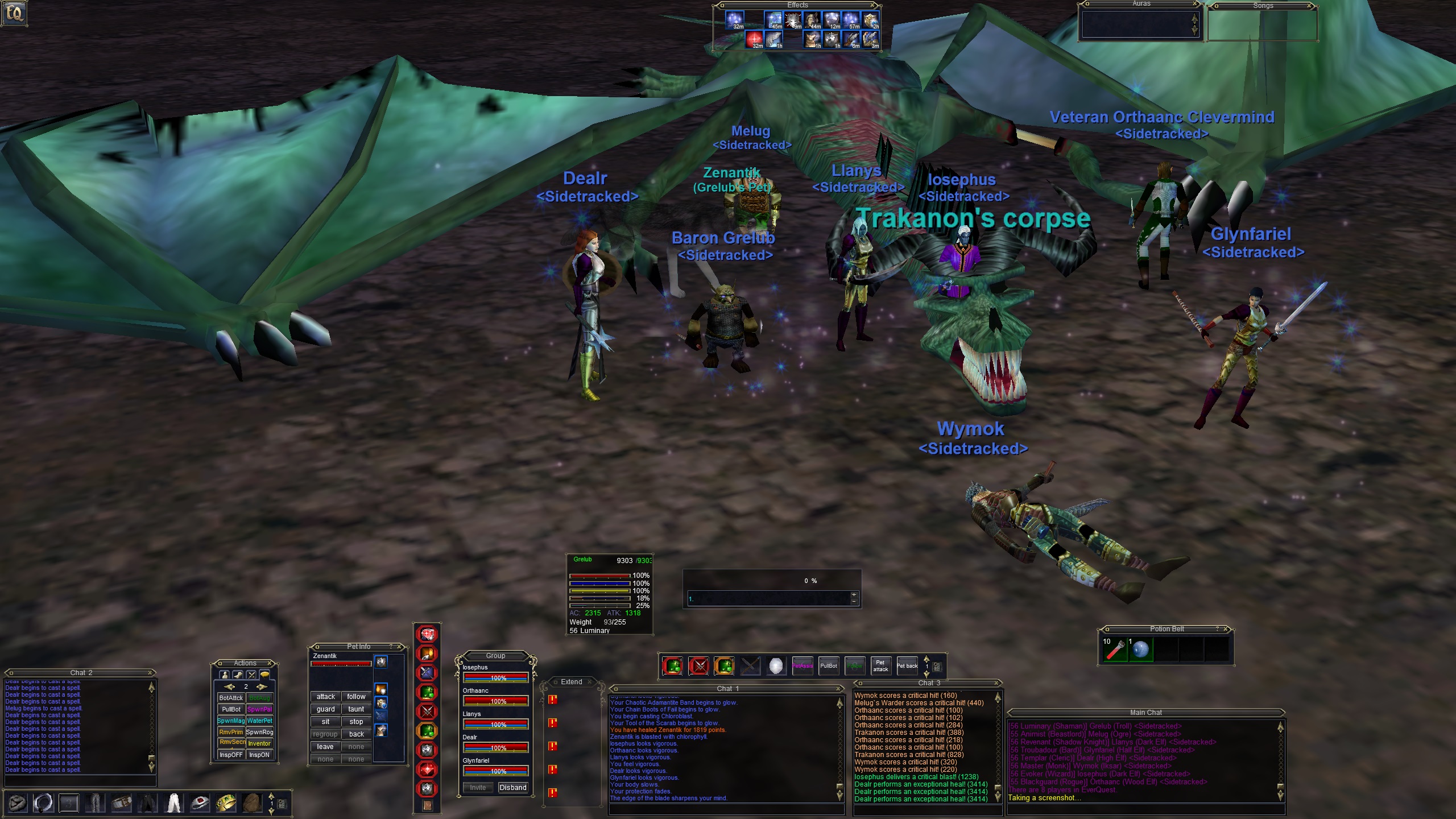Toggle pet taunt in Pet Info
Viewport: 1456px width, 819px height.
point(356,709)
